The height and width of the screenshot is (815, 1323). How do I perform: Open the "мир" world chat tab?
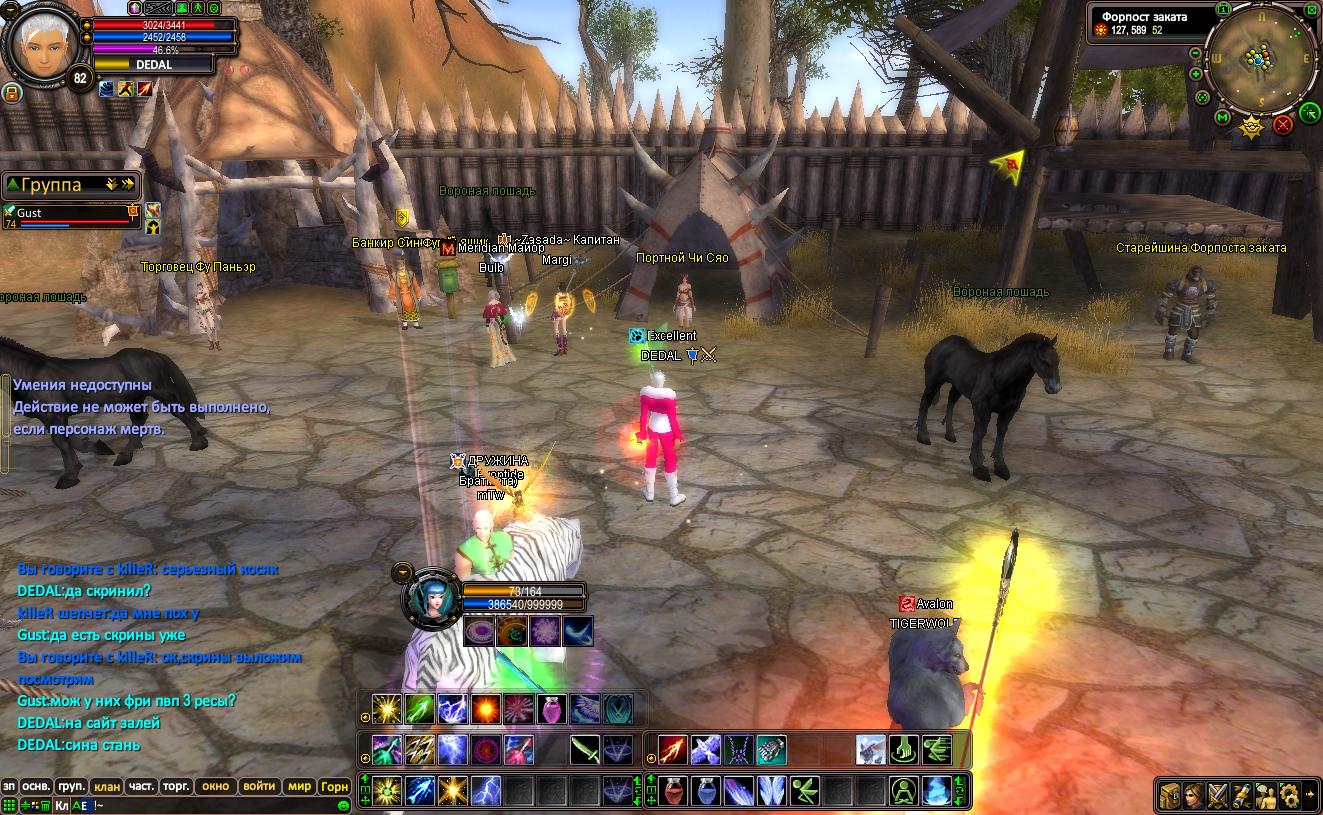coord(299,786)
